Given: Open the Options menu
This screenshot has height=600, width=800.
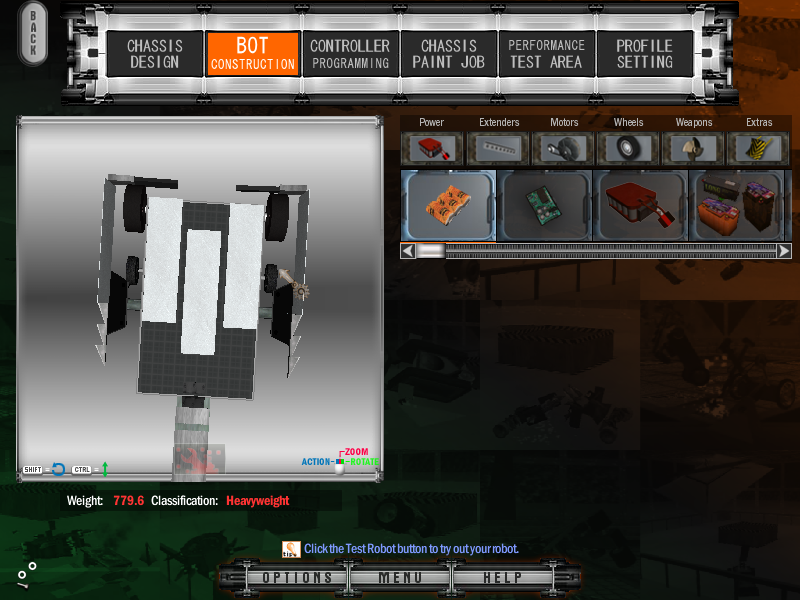Looking at the screenshot, I should (297, 578).
